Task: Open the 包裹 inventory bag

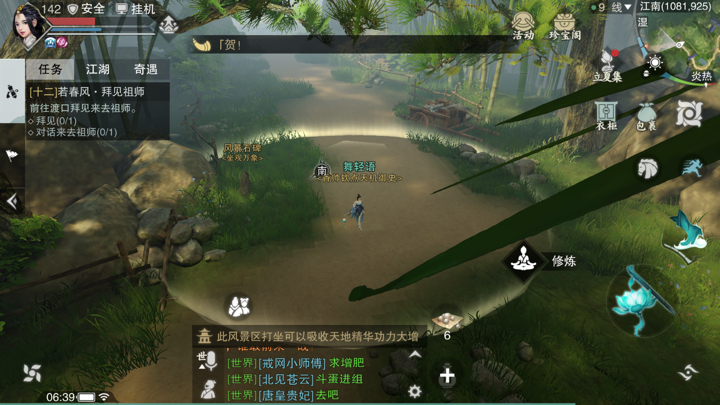Action: pyautogui.click(x=647, y=115)
